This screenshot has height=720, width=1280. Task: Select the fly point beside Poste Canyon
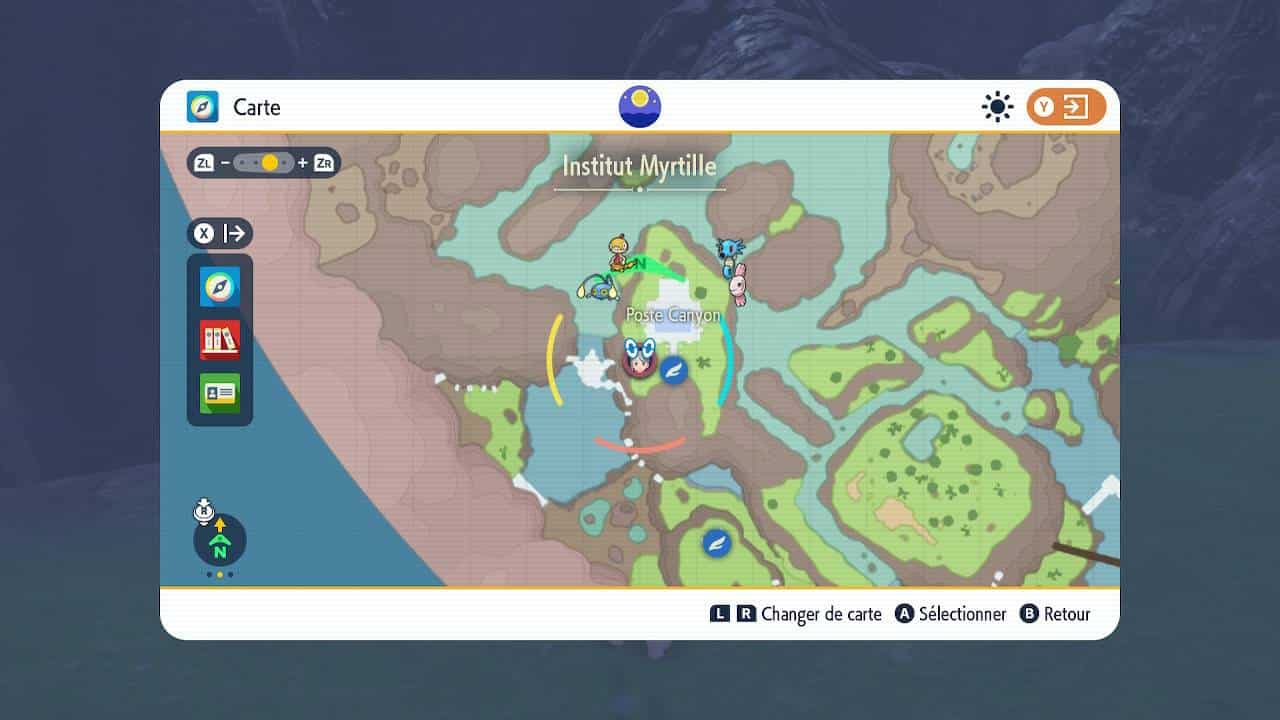pyautogui.click(x=674, y=369)
